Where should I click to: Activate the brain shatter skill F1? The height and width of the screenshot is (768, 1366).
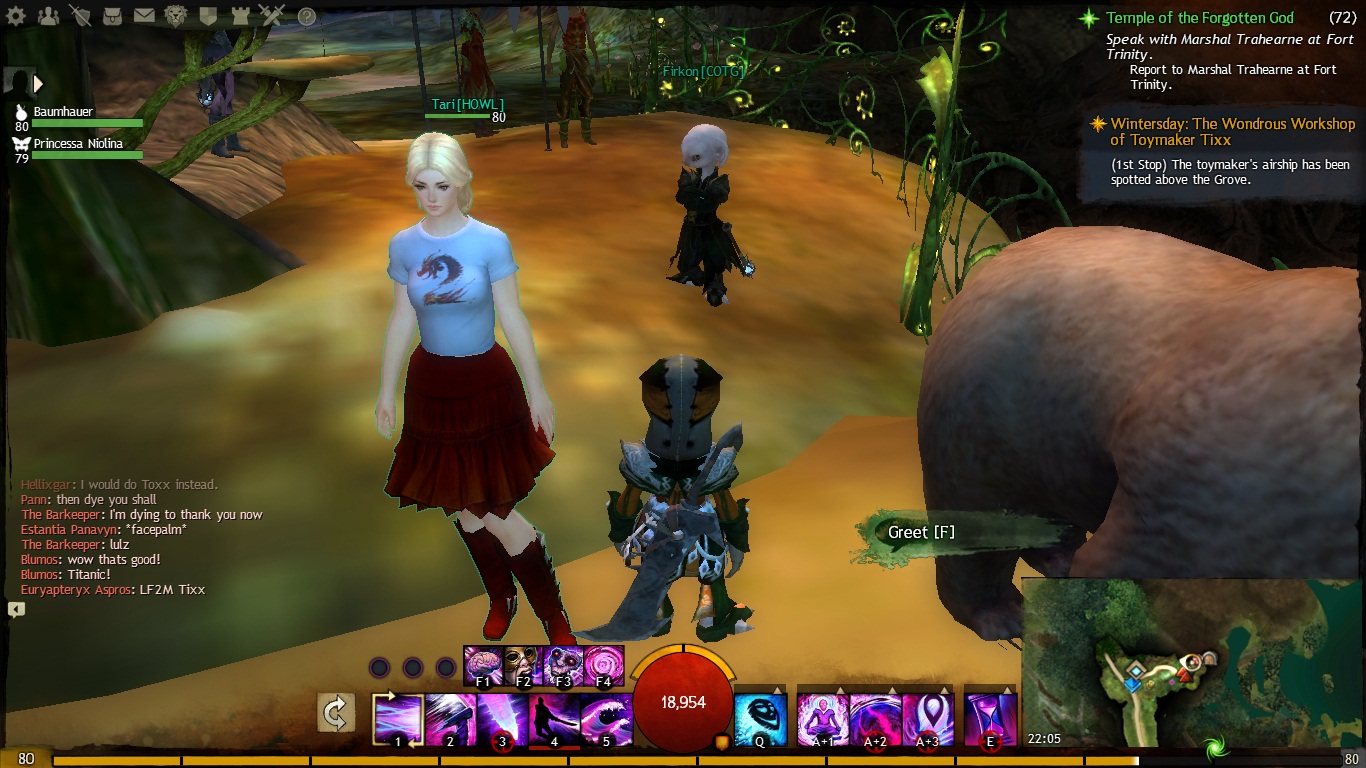coord(483,665)
